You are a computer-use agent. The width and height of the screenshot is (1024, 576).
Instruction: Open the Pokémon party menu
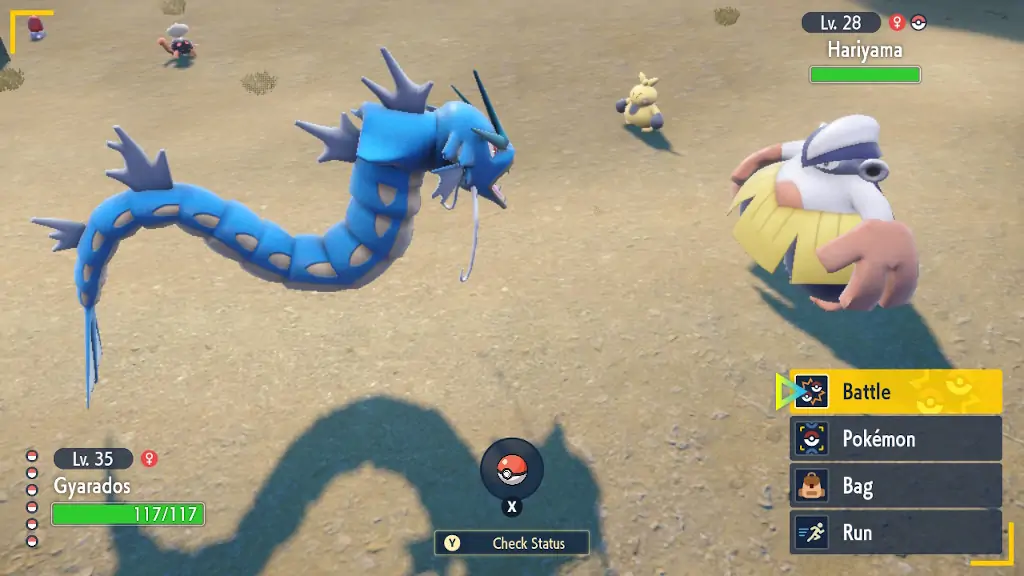point(895,439)
